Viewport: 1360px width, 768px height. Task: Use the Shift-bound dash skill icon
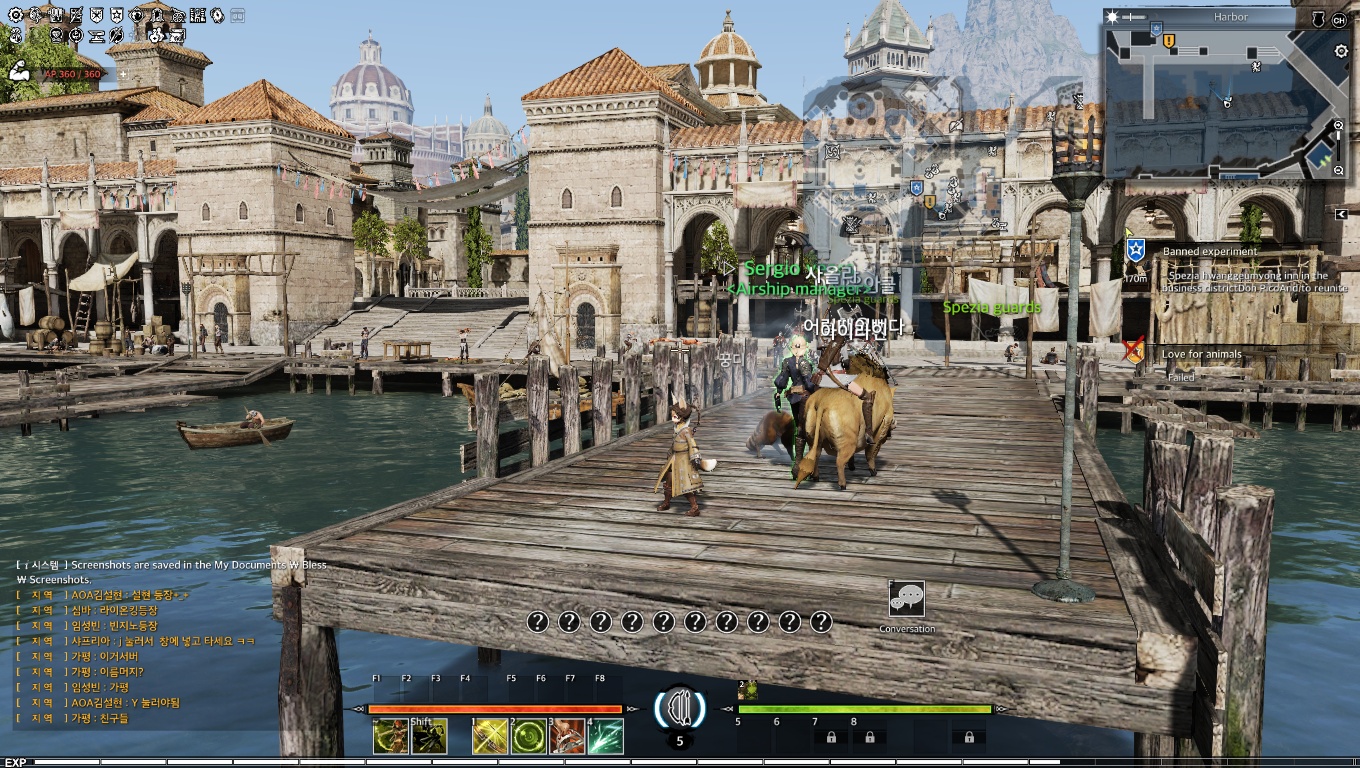[429, 737]
